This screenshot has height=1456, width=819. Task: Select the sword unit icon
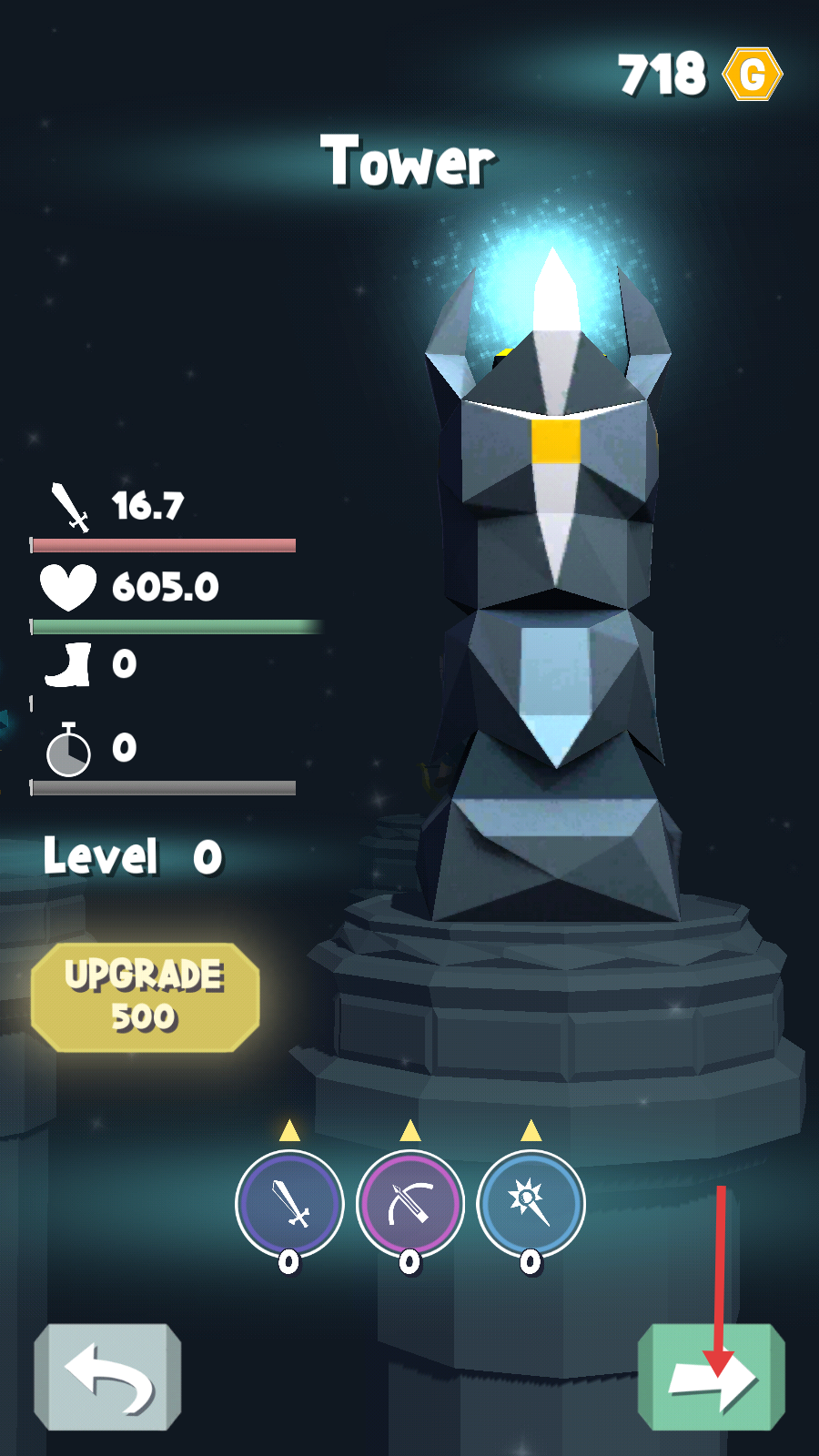pos(289,1204)
